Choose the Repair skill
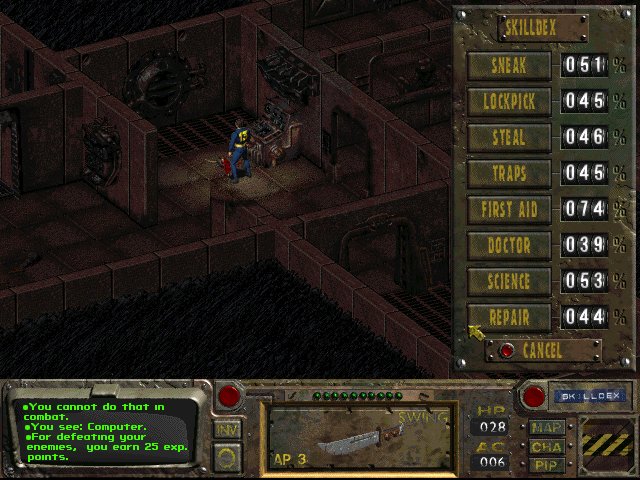640x480 pixels. pyautogui.click(x=510, y=318)
